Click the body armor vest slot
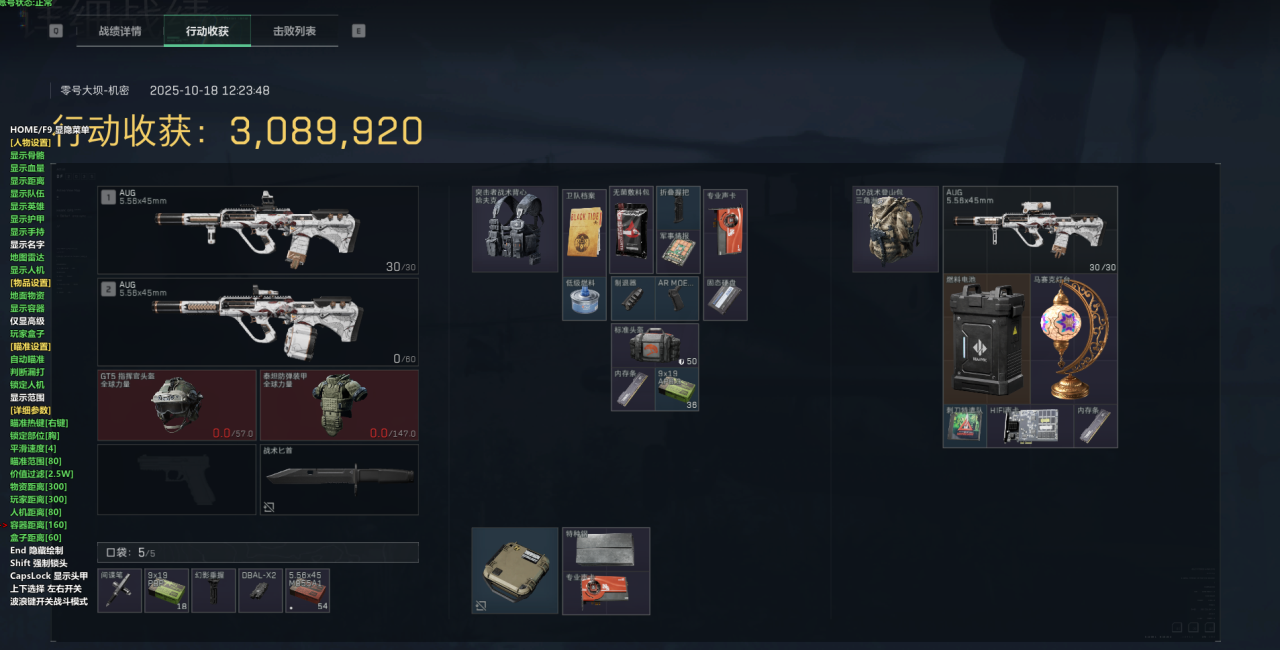The image size is (1280, 650). coord(339,405)
